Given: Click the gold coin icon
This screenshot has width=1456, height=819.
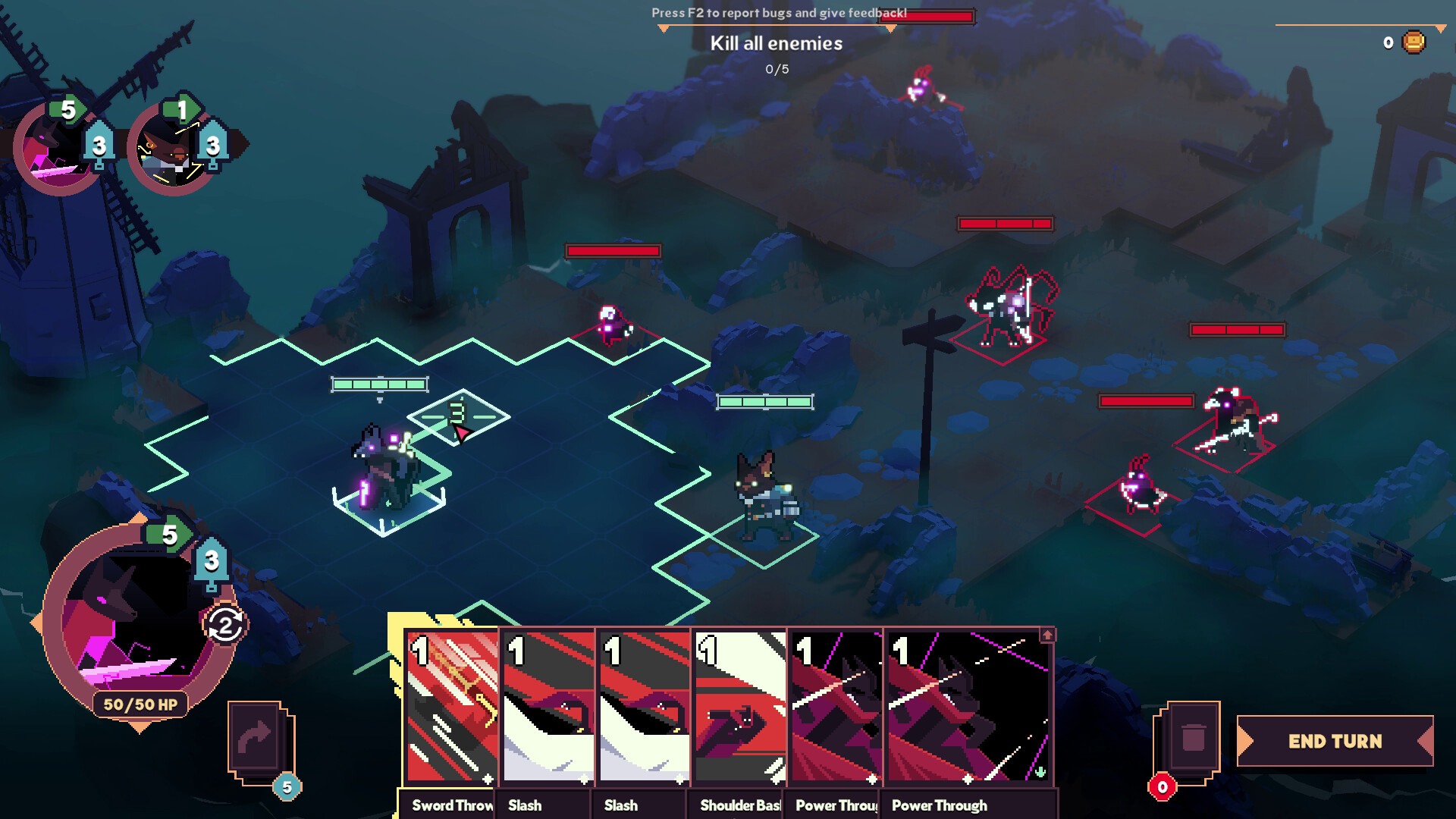Looking at the screenshot, I should (x=1414, y=42).
